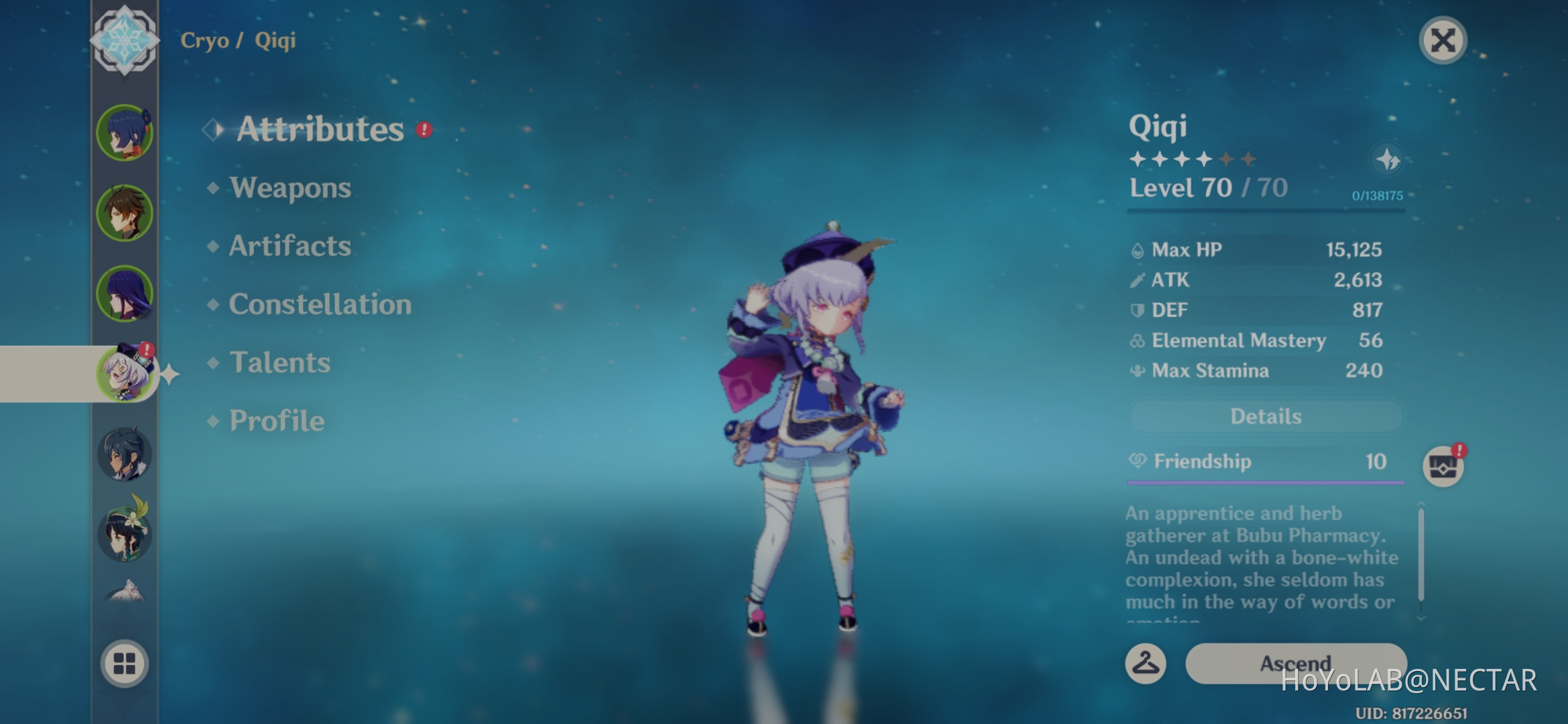
Task: Click the ATK stat icon
Action: pos(1137,280)
